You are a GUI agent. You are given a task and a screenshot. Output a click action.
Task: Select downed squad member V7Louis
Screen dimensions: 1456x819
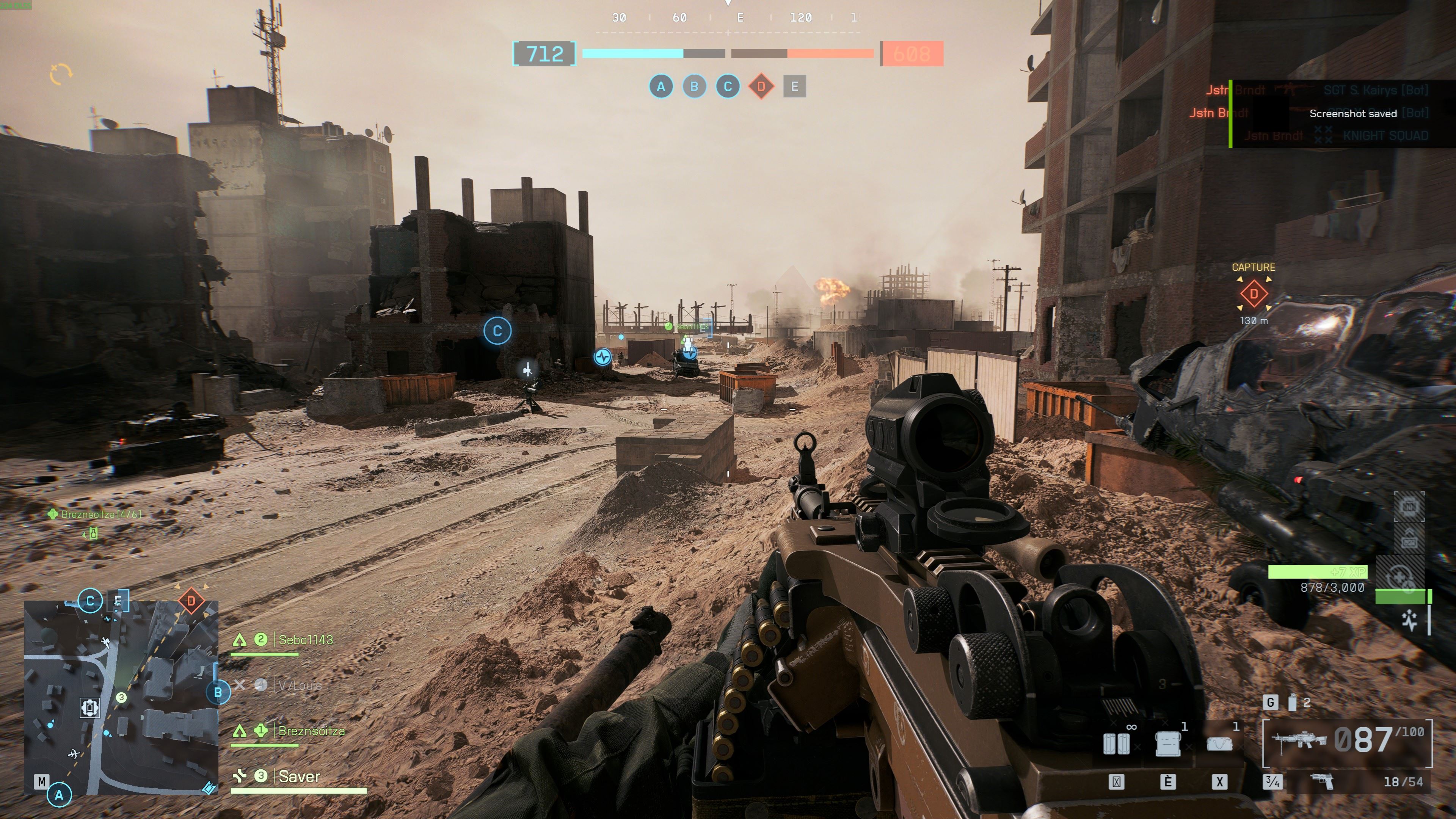pyautogui.click(x=300, y=686)
